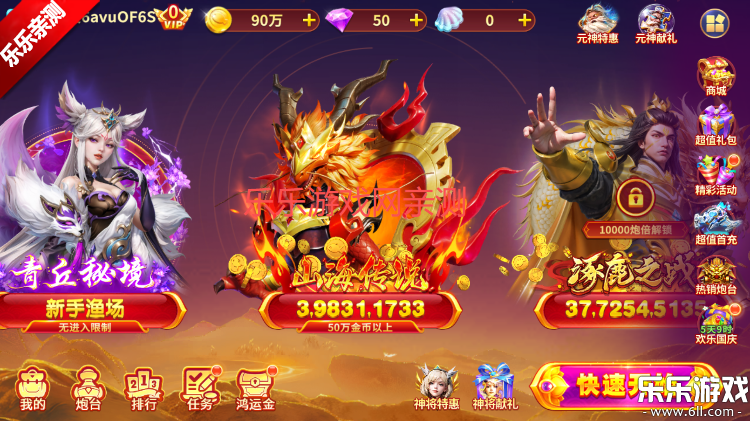Open the 元神献礼 gift icon
This screenshot has height=421, width=750.
pos(657,24)
